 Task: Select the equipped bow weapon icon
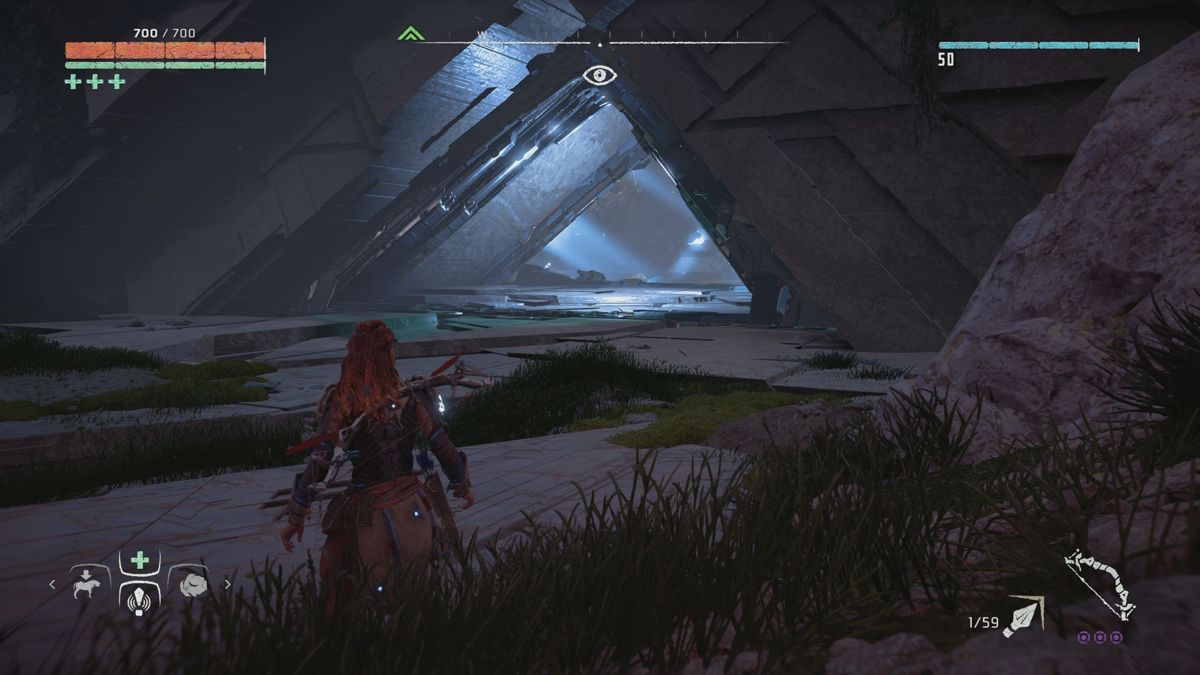coord(1100,585)
